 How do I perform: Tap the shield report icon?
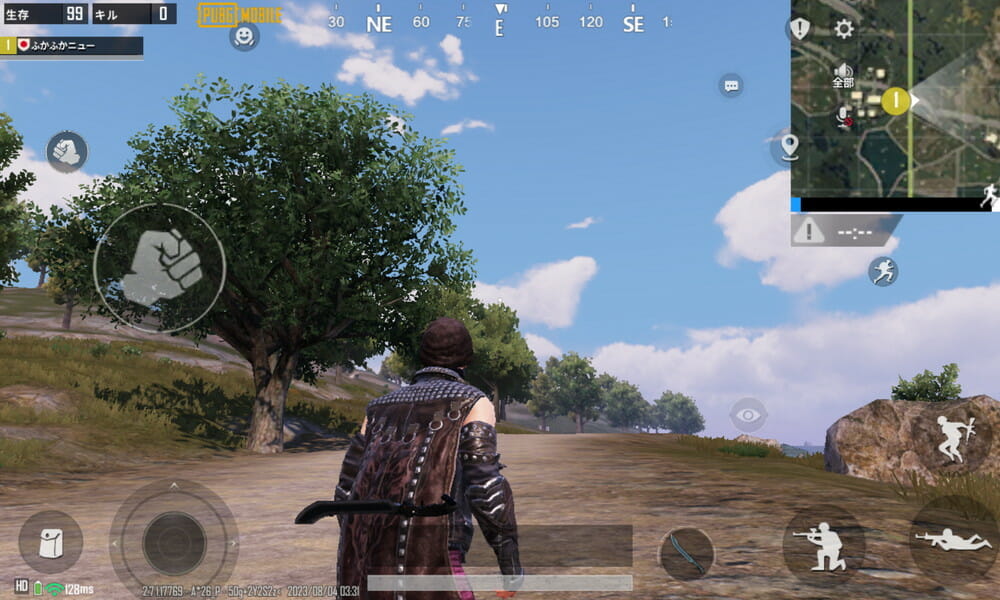[x=800, y=28]
